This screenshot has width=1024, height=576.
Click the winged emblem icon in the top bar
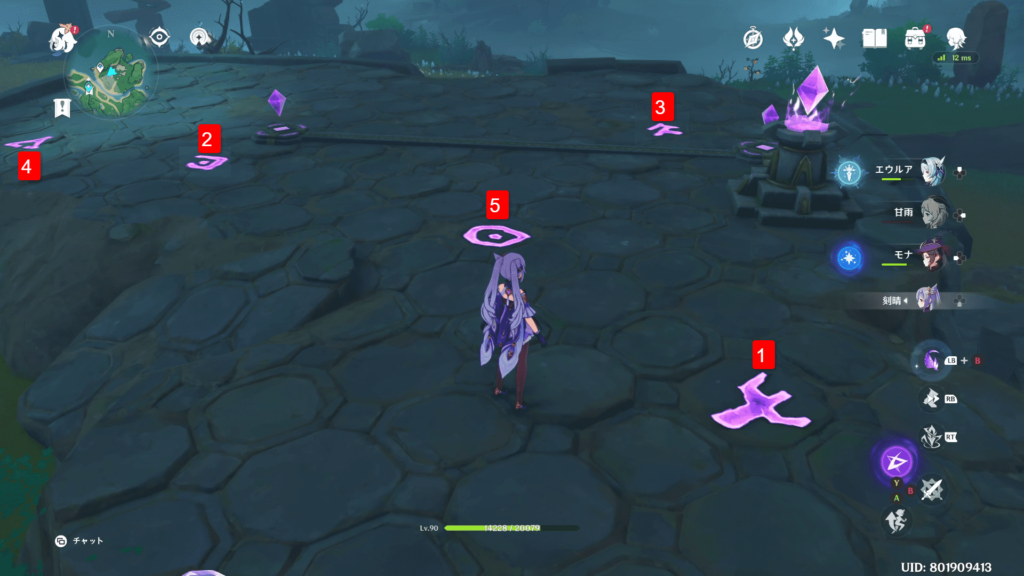(x=793, y=38)
